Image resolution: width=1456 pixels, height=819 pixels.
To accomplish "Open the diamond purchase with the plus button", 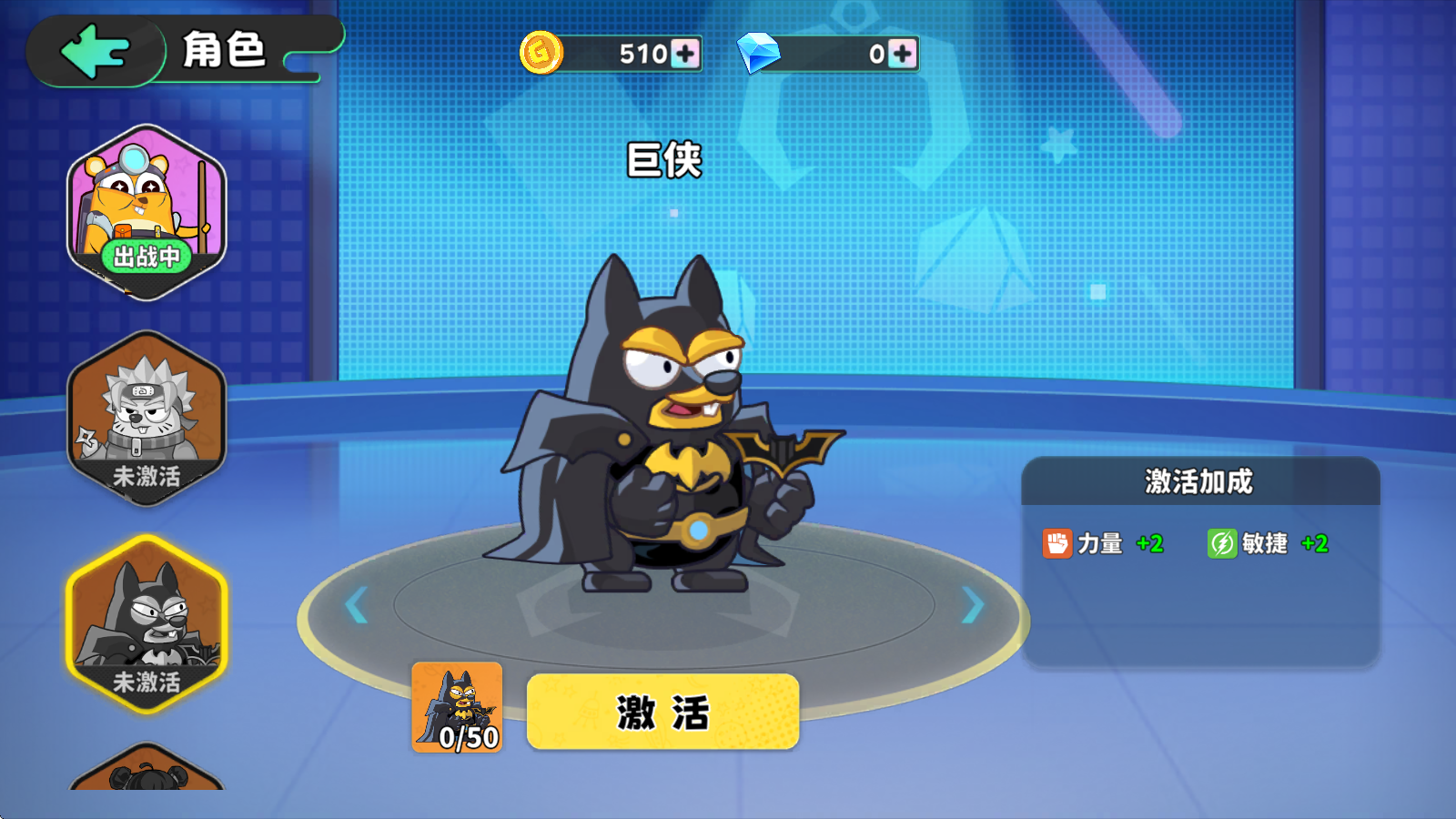I will [x=903, y=56].
